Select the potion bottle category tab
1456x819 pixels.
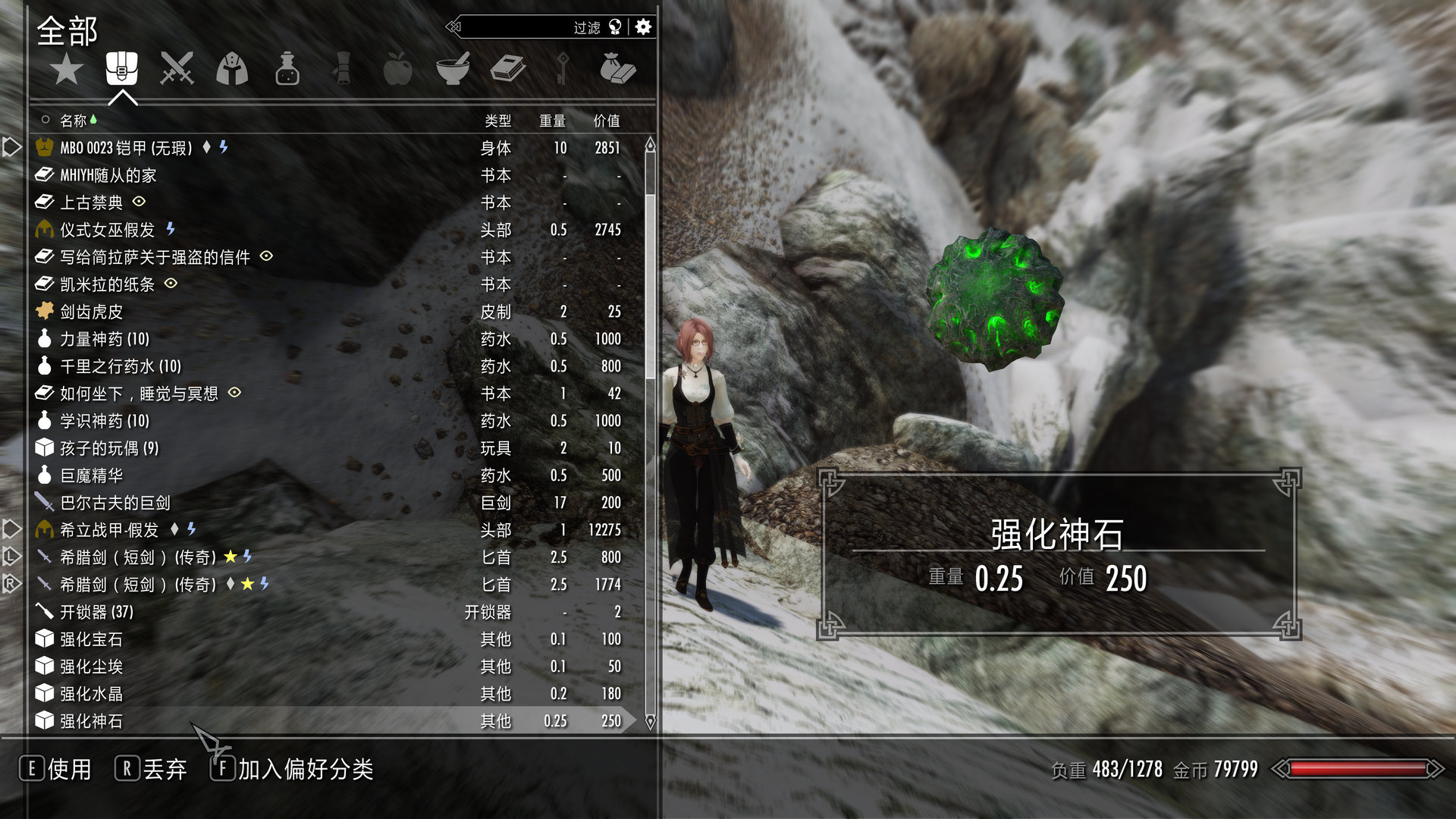tap(287, 70)
